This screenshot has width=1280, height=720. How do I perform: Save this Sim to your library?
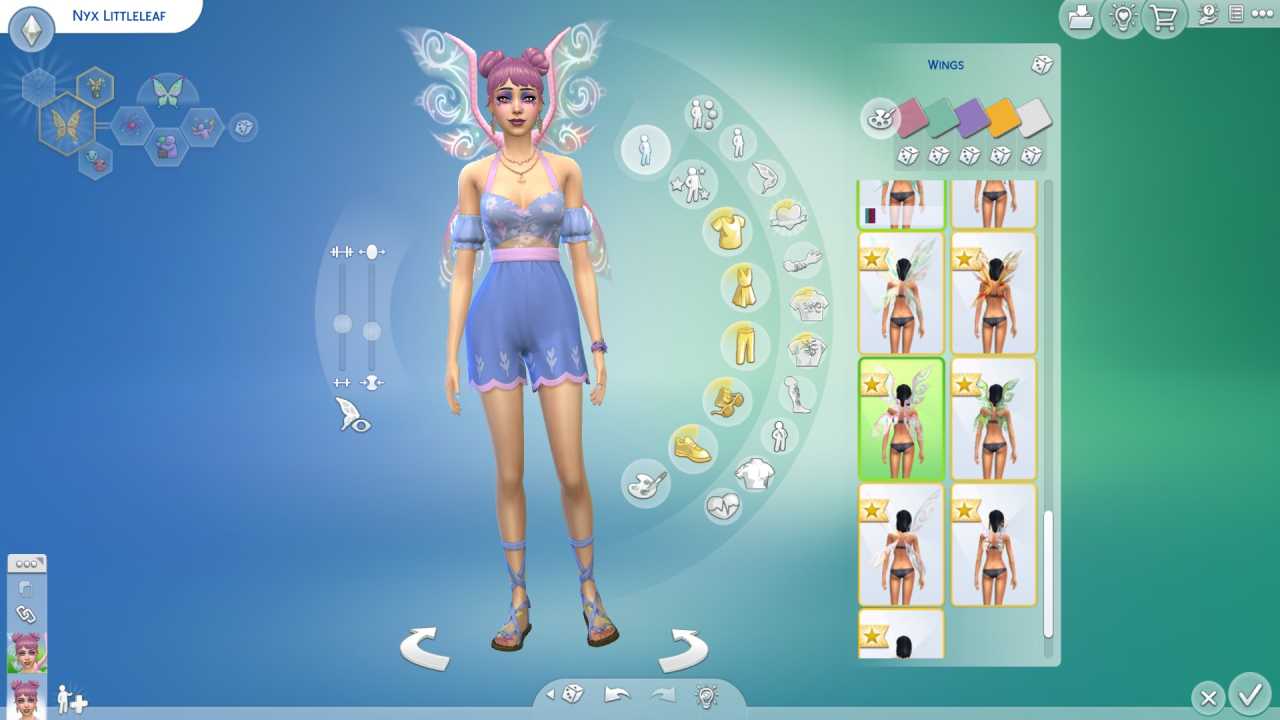click(x=1080, y=18)
